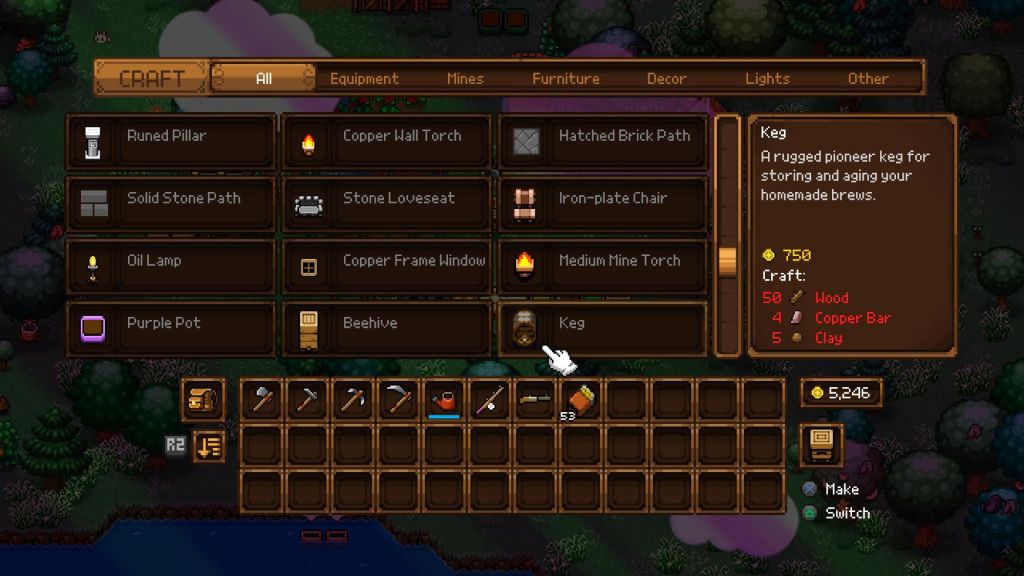Click the Oil Lamp recipe
The image size is (1024, 576).
pos(171,266)
